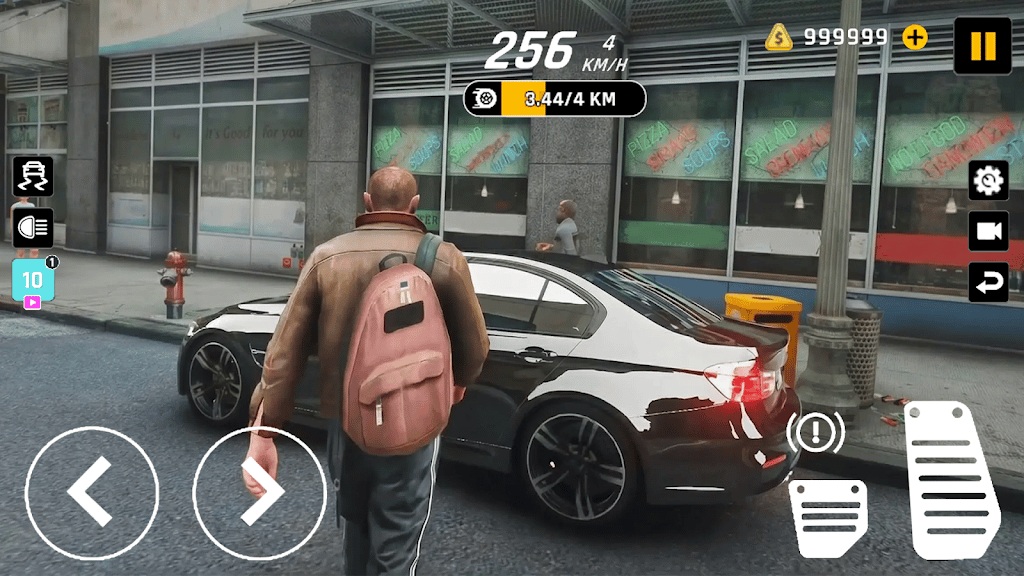Engage the handbrake warning icon

coord(815,433)
